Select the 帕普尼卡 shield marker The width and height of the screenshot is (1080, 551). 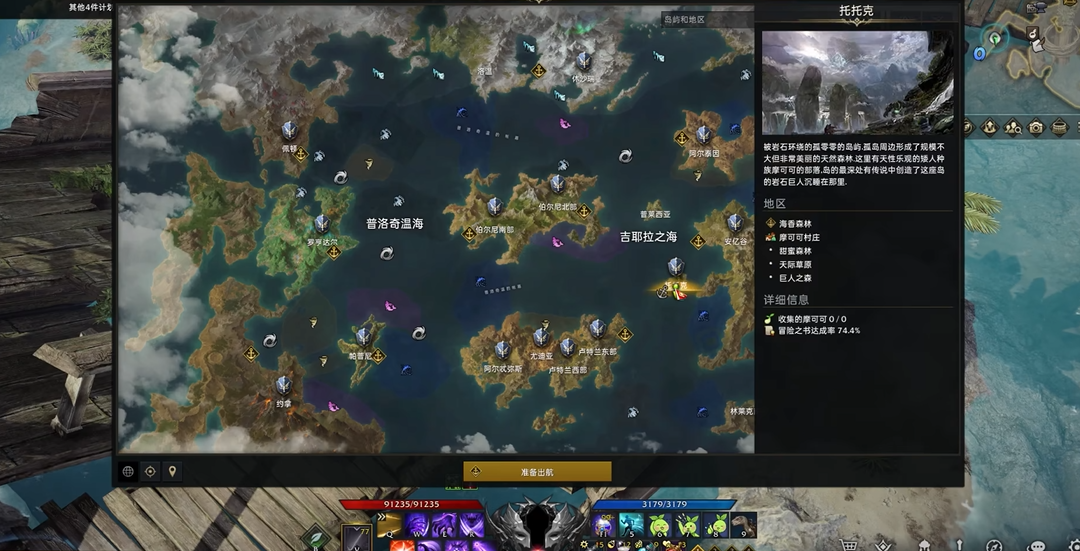(362, 337)
